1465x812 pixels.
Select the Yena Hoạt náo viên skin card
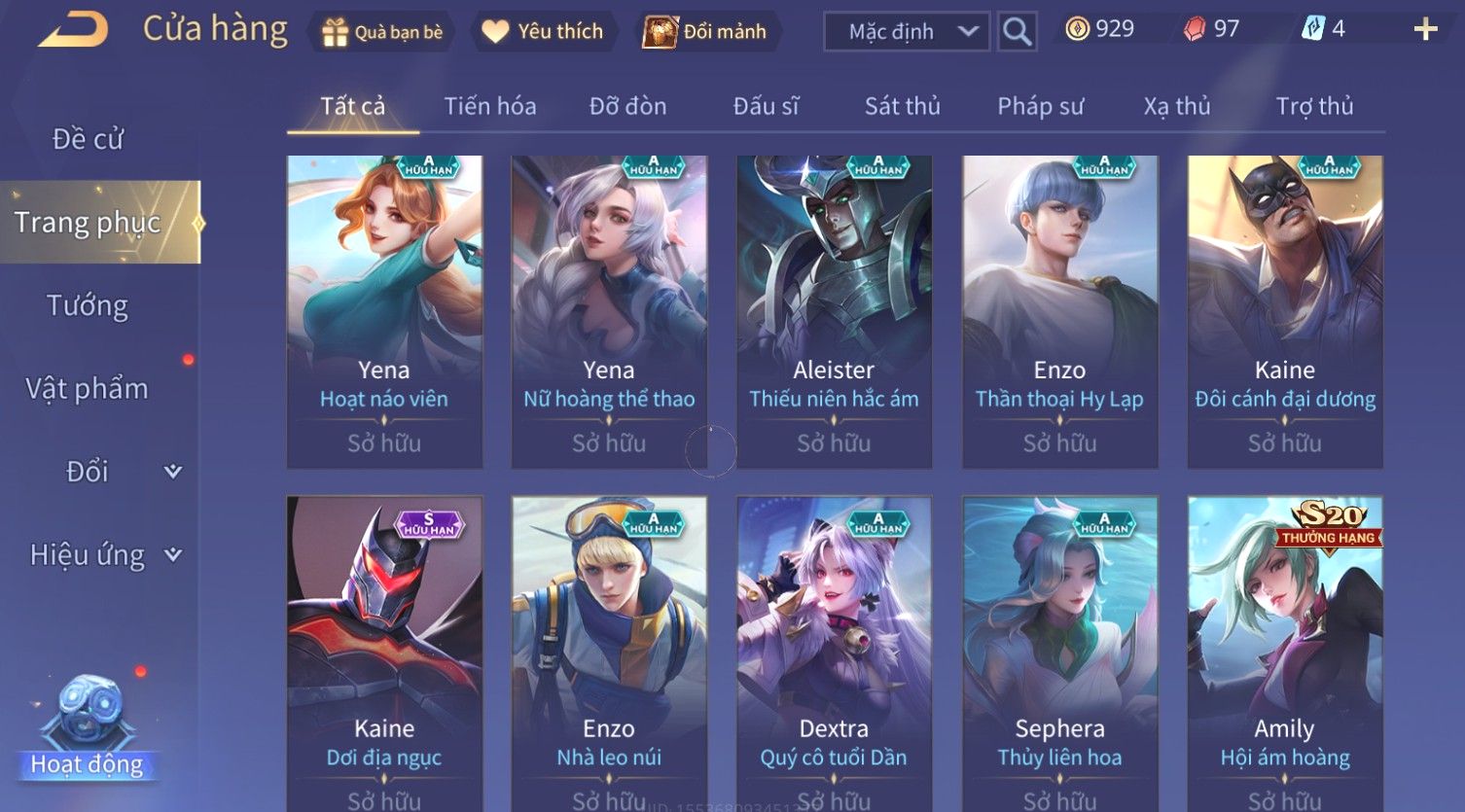pyautogui.click(x=384, y=311)
